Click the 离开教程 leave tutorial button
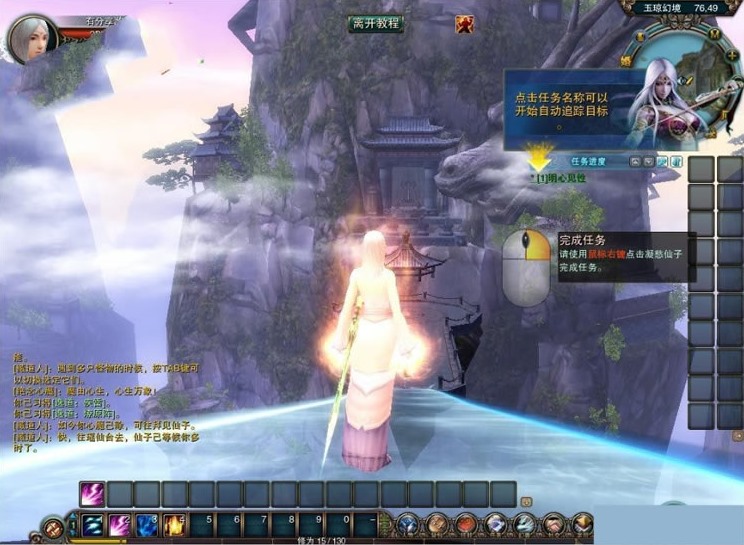 376,23
